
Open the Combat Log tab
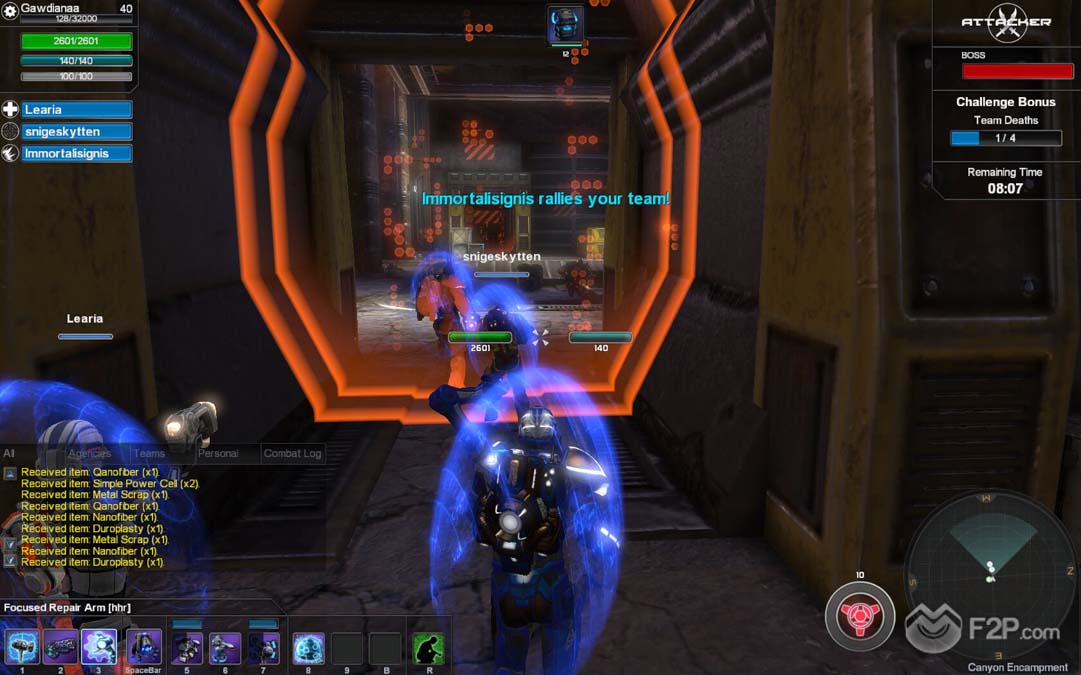click(292, 453)
